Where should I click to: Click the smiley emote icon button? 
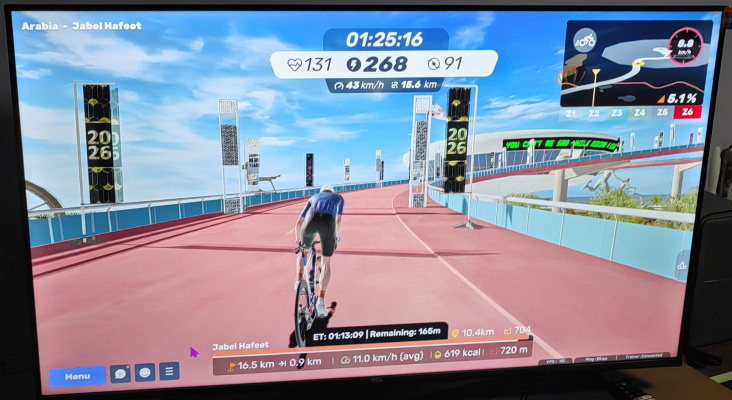[x=145, y=373]
